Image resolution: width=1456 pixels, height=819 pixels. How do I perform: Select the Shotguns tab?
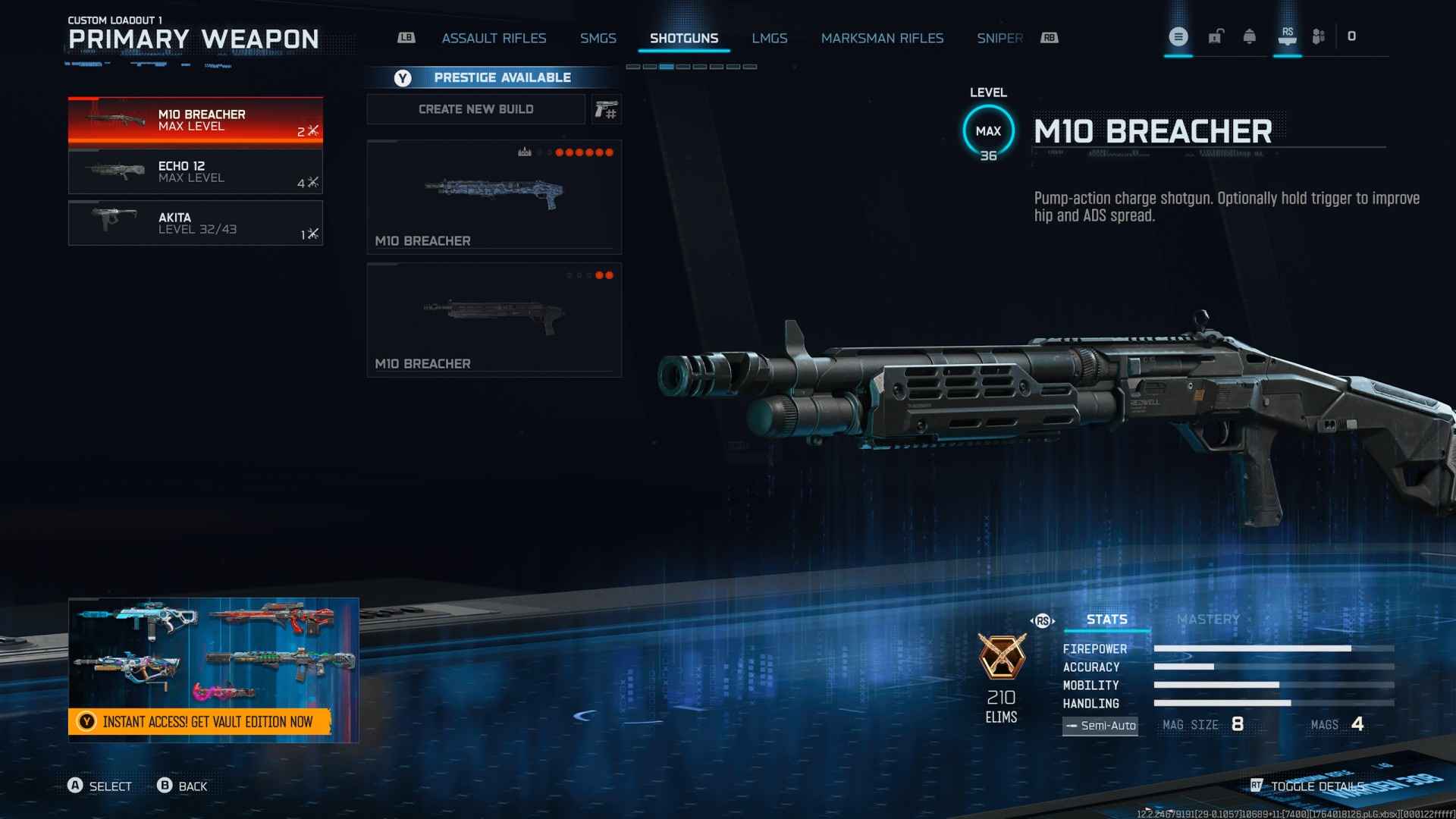[683, 38]
